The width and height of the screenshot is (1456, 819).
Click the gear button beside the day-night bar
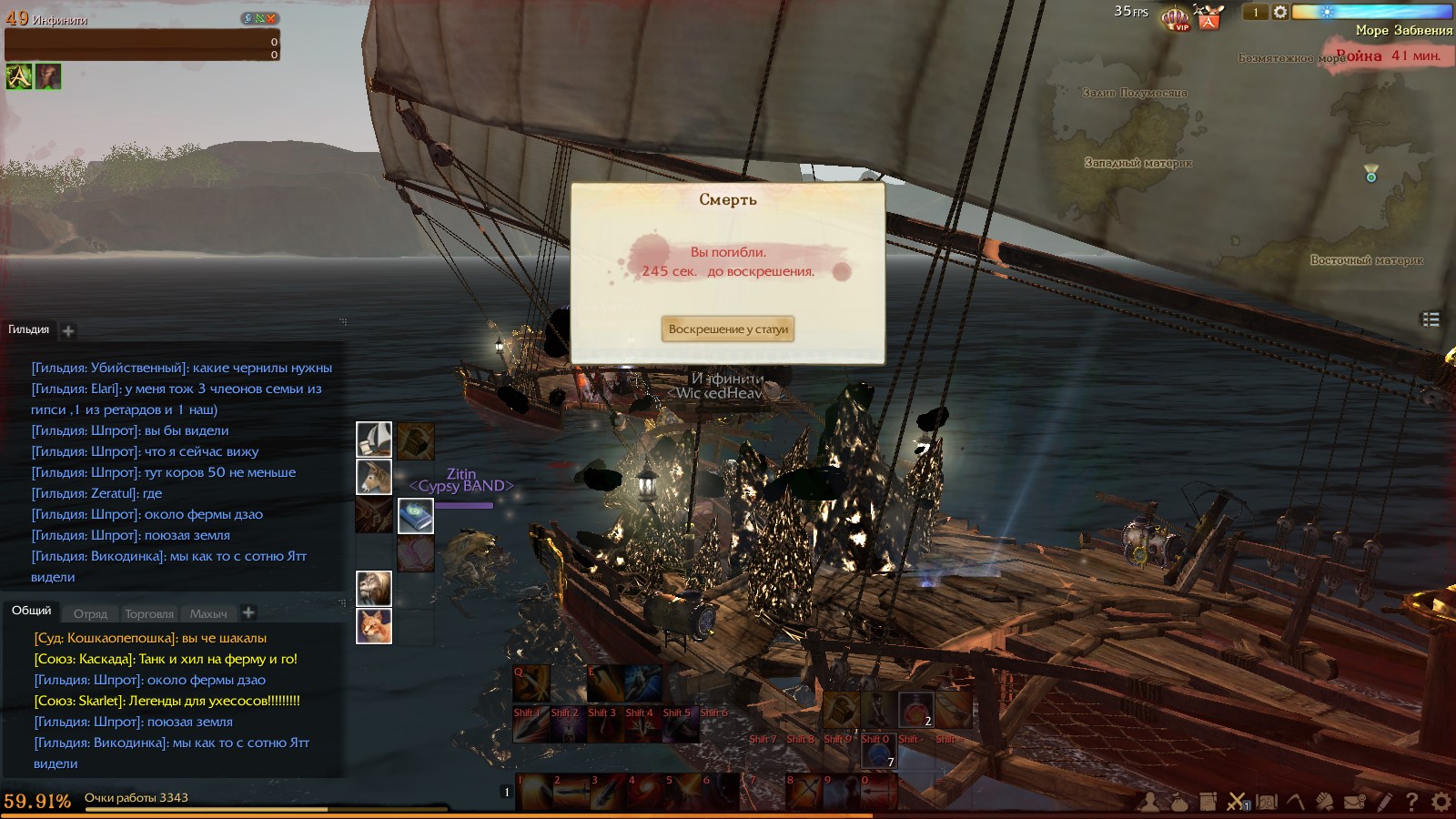(x=1280, y=12)
